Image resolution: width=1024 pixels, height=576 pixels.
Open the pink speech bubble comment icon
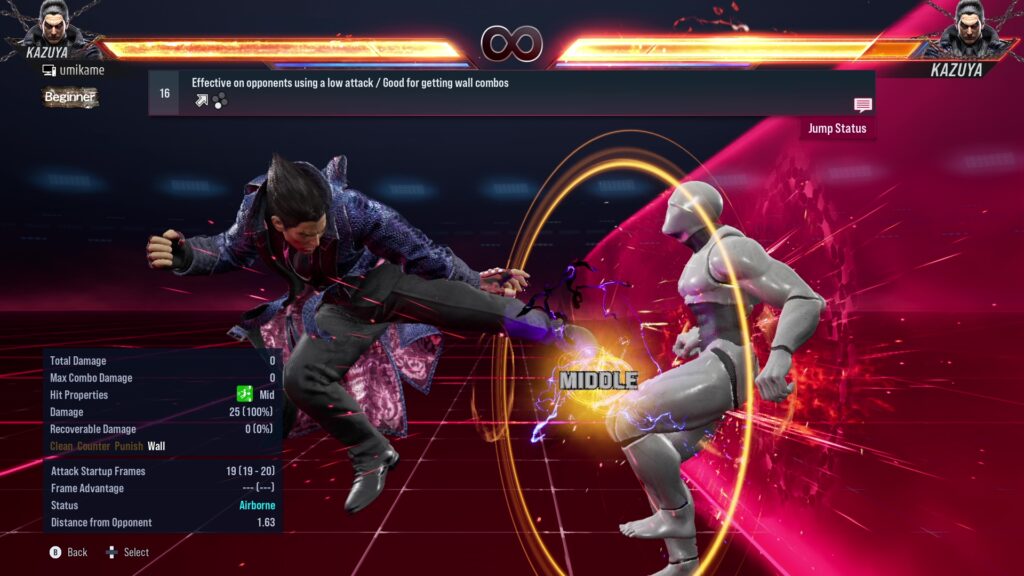pyautogui.click(x=862, y=105)
